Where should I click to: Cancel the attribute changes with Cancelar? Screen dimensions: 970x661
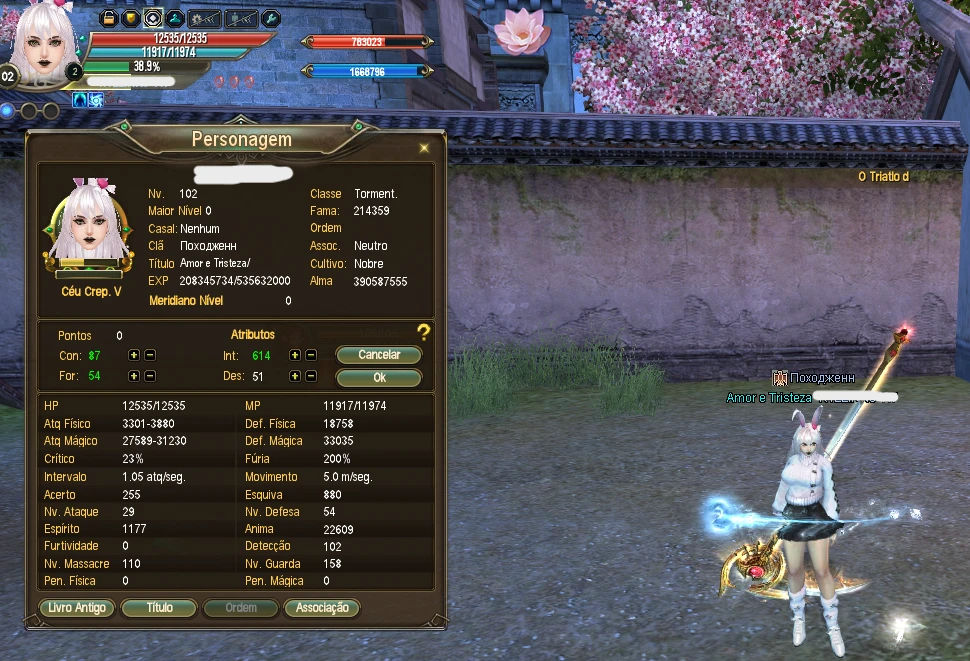coord(378,355)
